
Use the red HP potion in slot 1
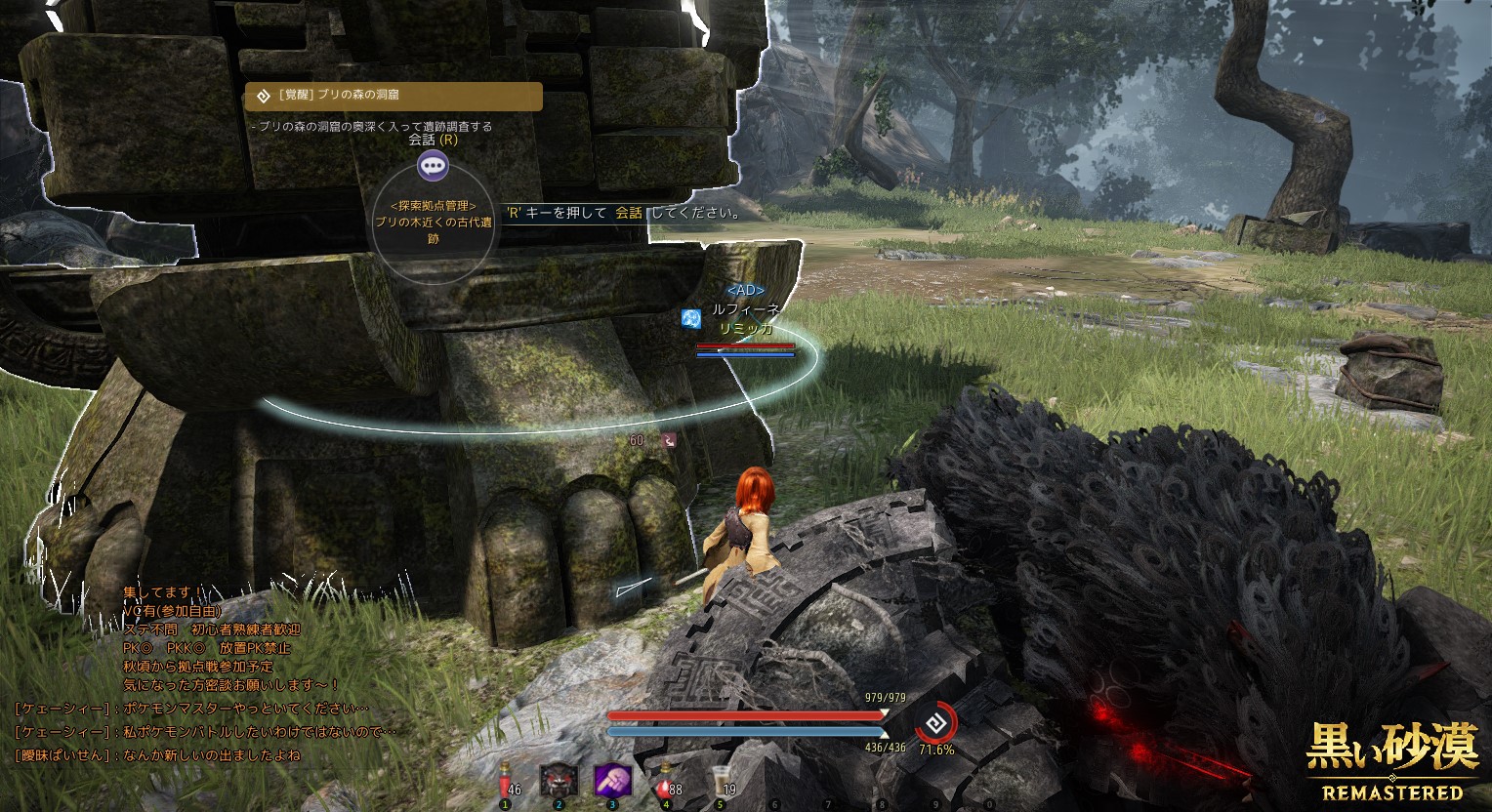click(x=505, y=781)
